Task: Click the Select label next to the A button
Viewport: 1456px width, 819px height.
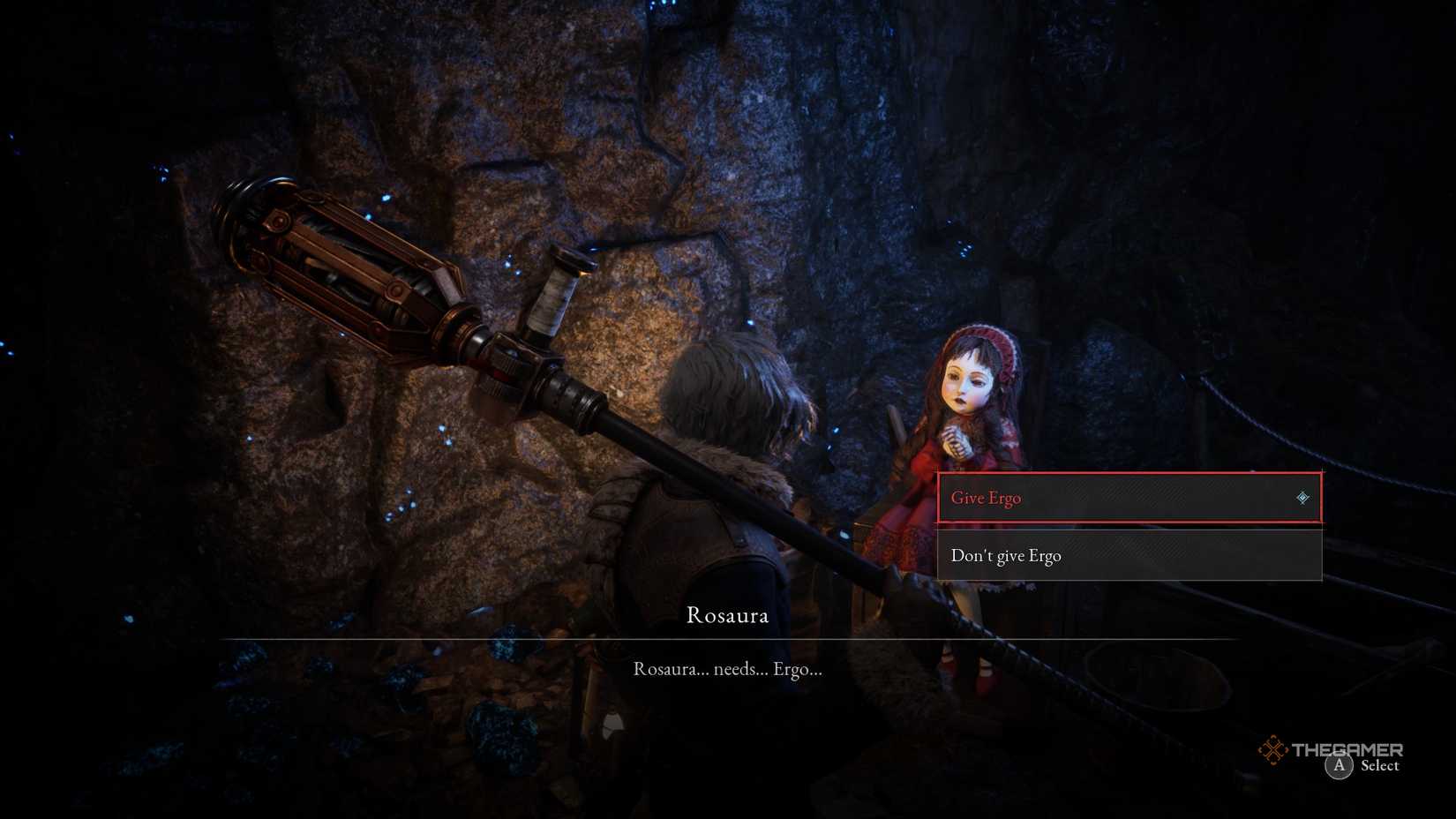Action: 1378,766
